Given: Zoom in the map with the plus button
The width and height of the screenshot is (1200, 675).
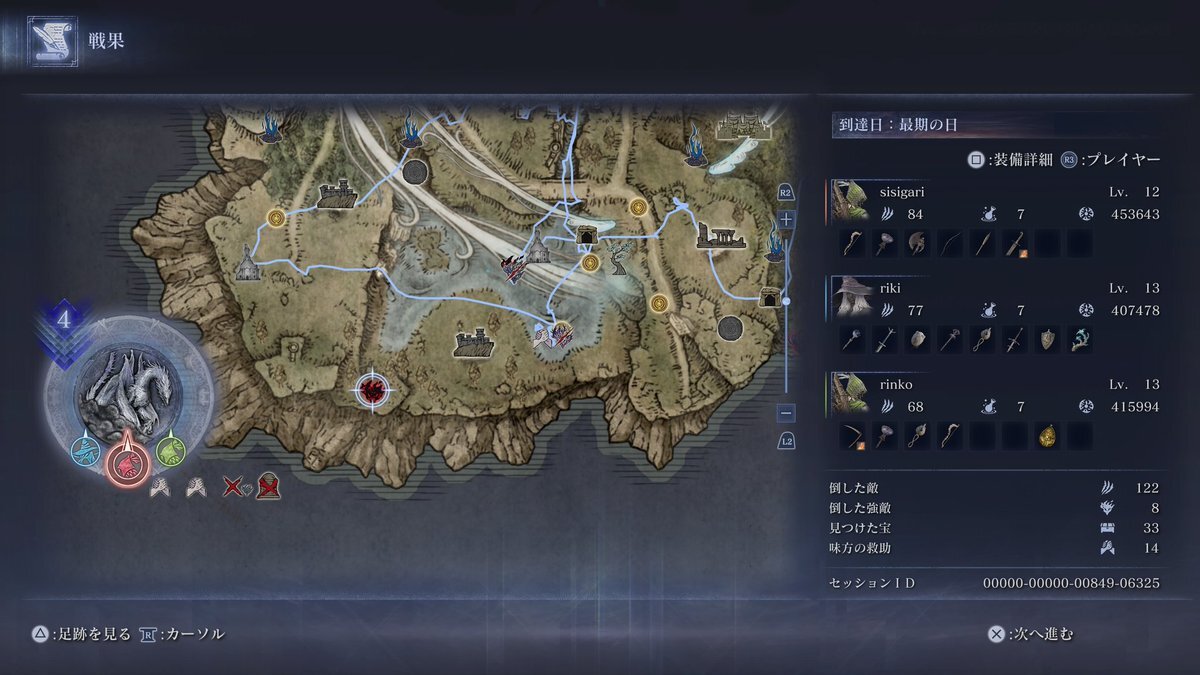Looking at the screenshot, I should coord(786,218).
